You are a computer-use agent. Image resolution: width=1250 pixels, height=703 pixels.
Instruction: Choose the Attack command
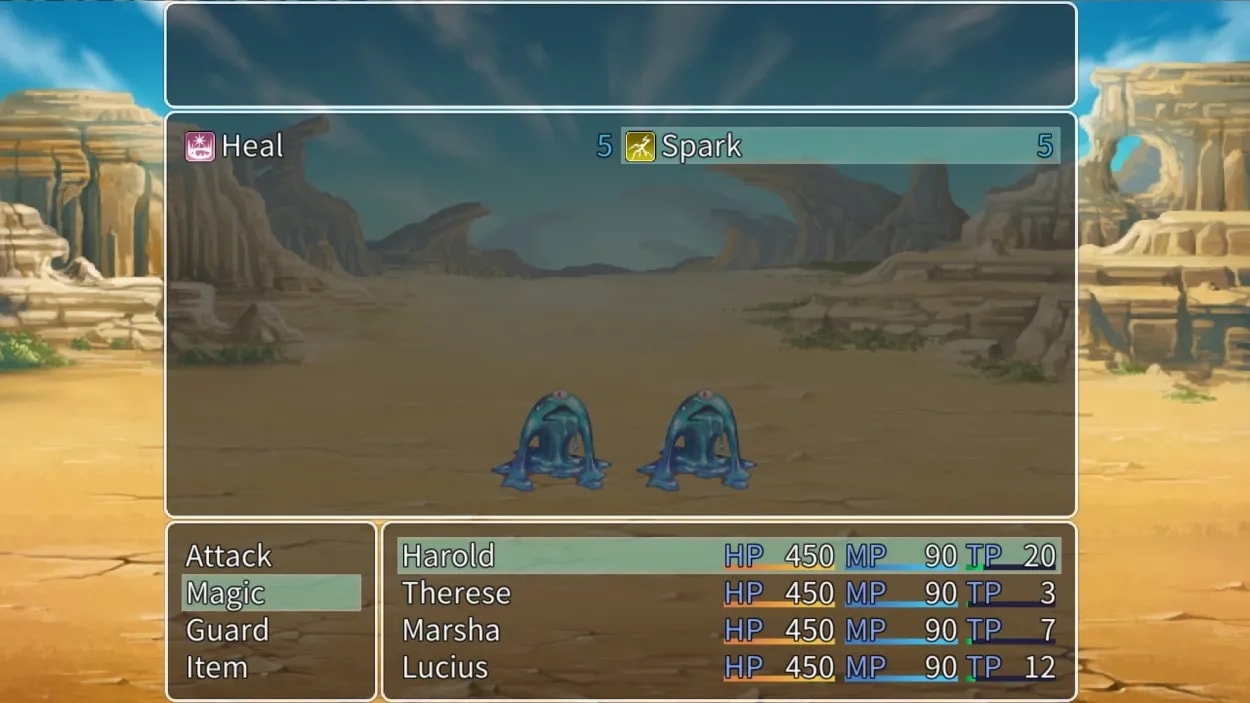point(229,556)
